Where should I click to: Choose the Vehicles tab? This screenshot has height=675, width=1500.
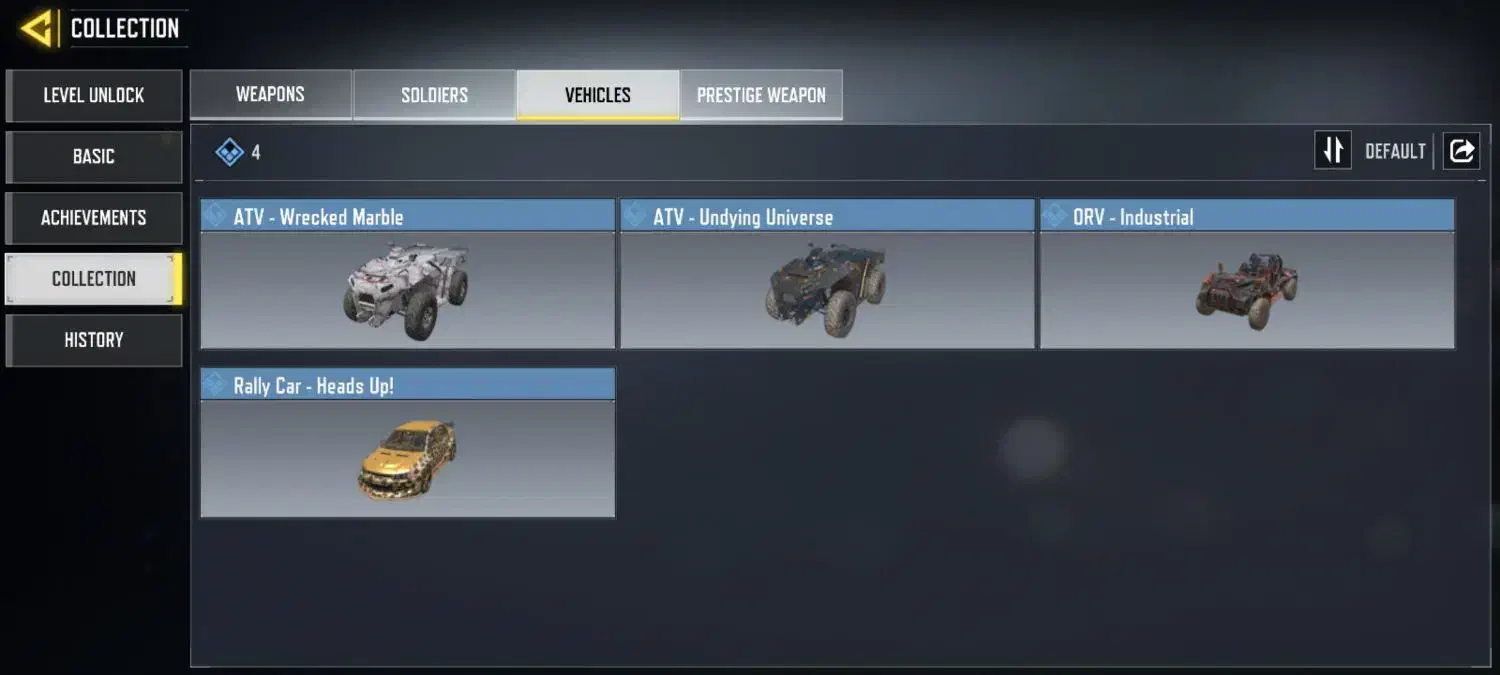click(598, 96)
